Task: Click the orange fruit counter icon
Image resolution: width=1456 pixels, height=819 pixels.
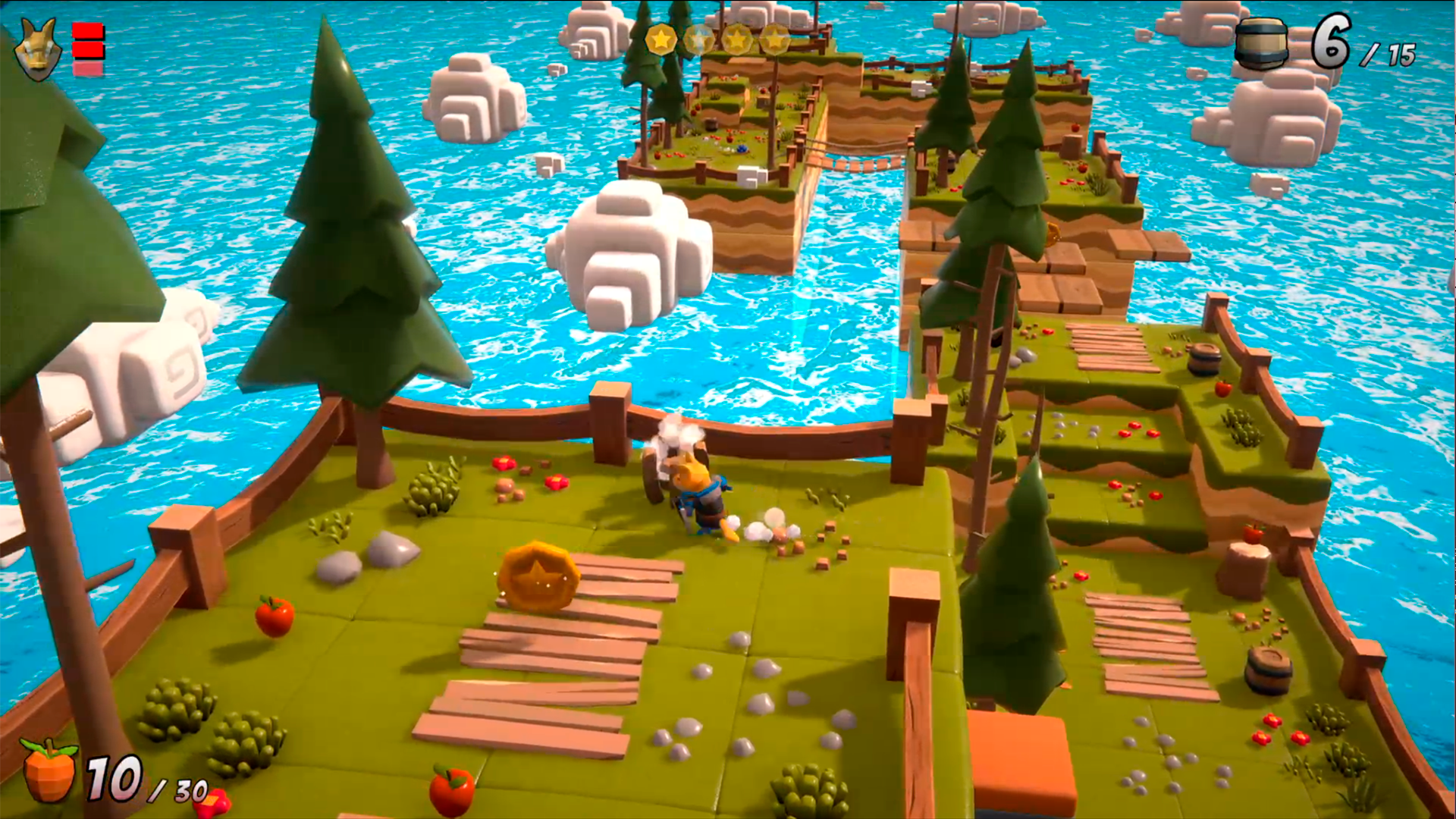Action: coord(48,771)
